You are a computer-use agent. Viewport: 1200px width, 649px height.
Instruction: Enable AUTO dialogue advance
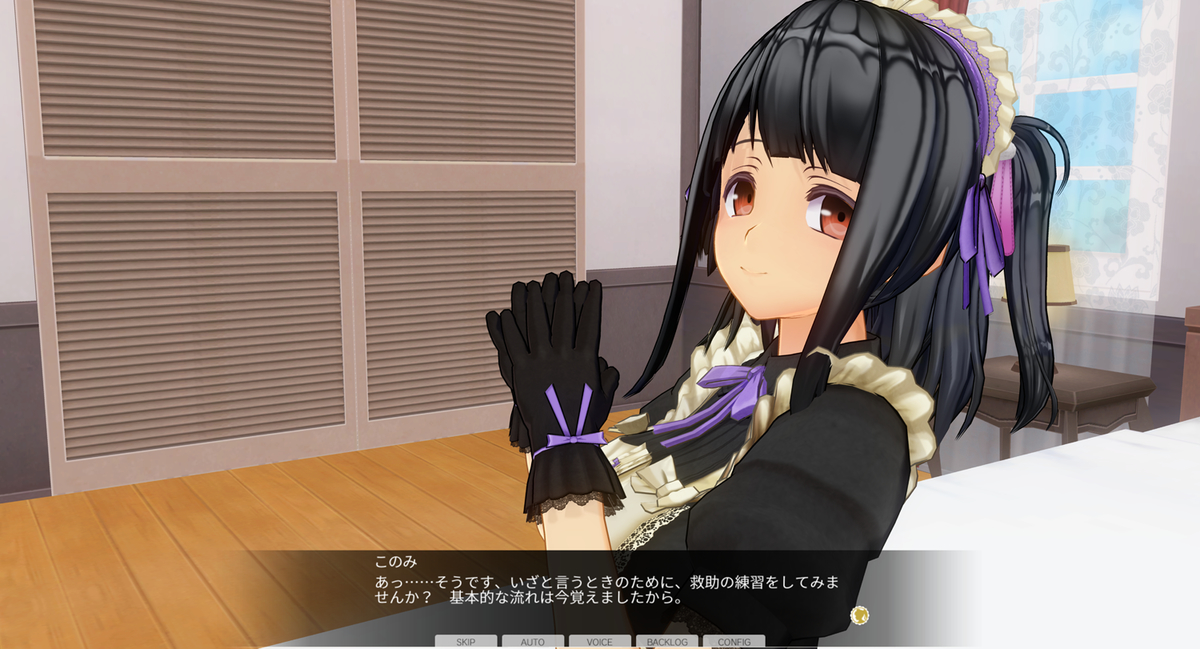(x=533, y=641)
